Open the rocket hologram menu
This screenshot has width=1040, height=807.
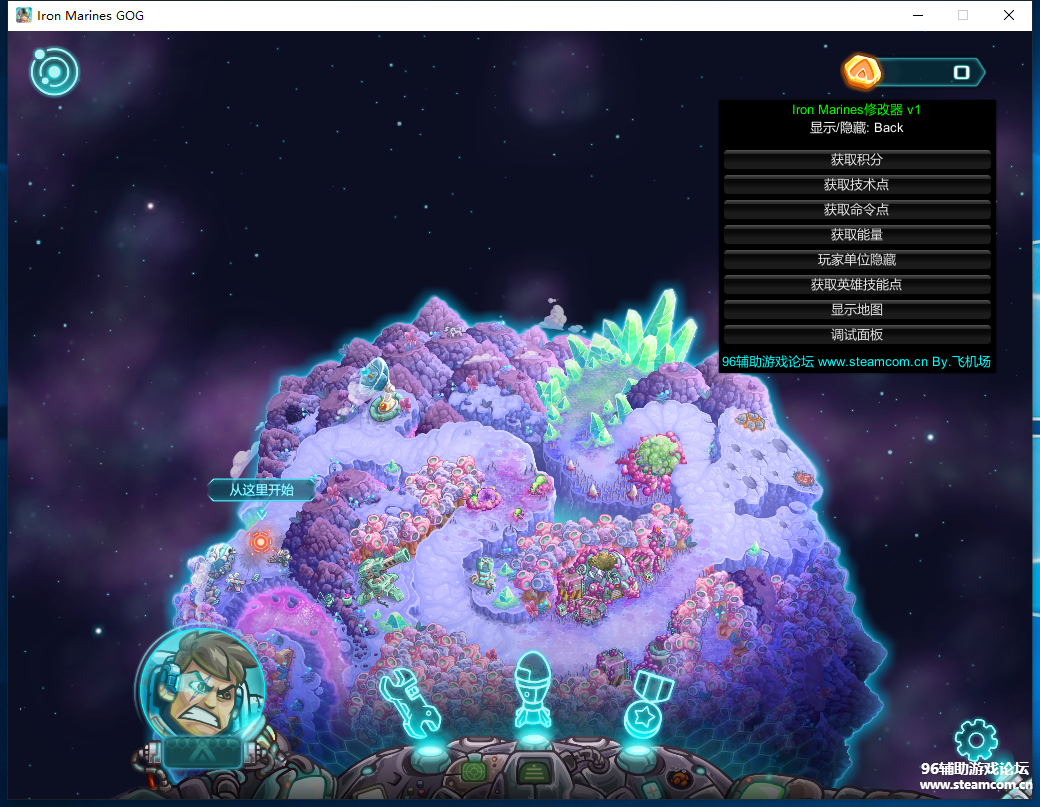click(x=533, y=691)
